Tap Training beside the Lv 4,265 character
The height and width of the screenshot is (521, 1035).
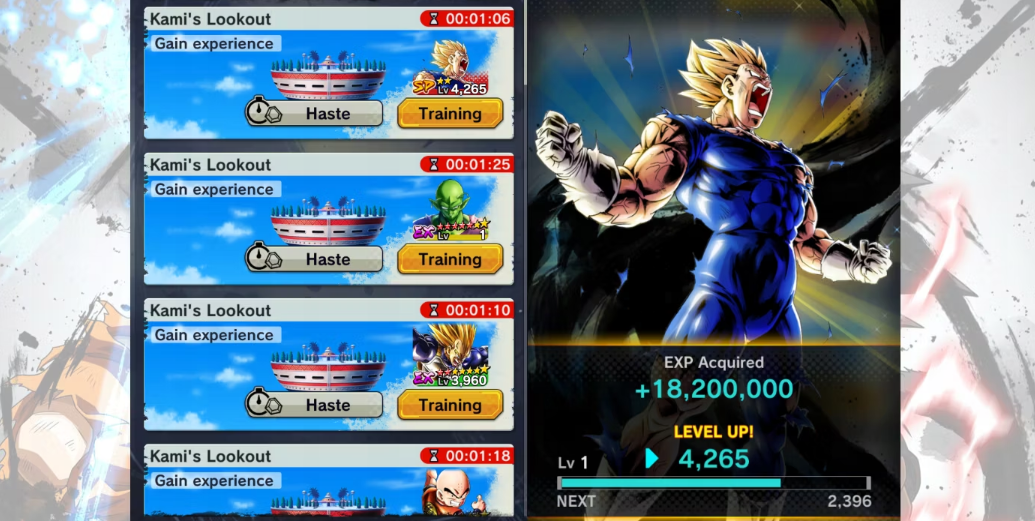point(449,113)
